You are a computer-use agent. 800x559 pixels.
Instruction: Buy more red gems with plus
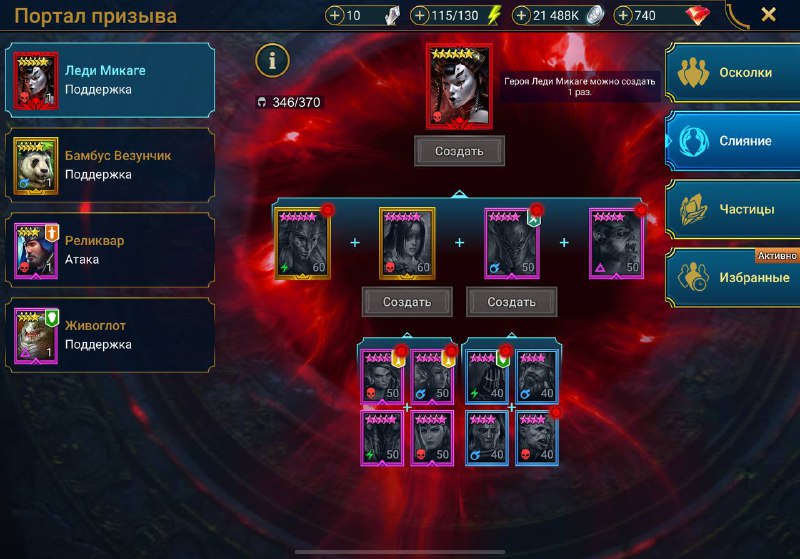click(x=623, y=16)
